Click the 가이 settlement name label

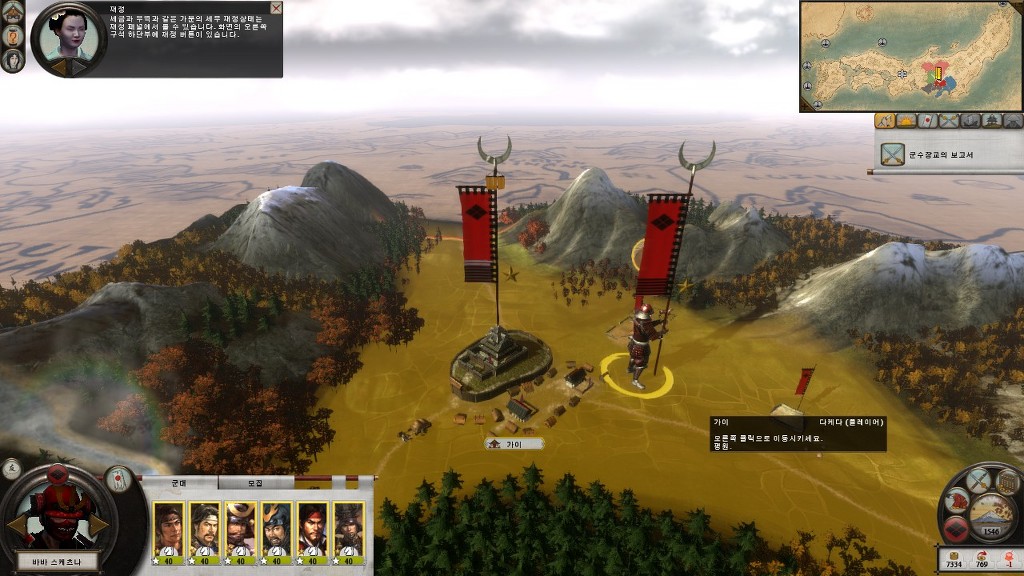[x=514, y=444]
